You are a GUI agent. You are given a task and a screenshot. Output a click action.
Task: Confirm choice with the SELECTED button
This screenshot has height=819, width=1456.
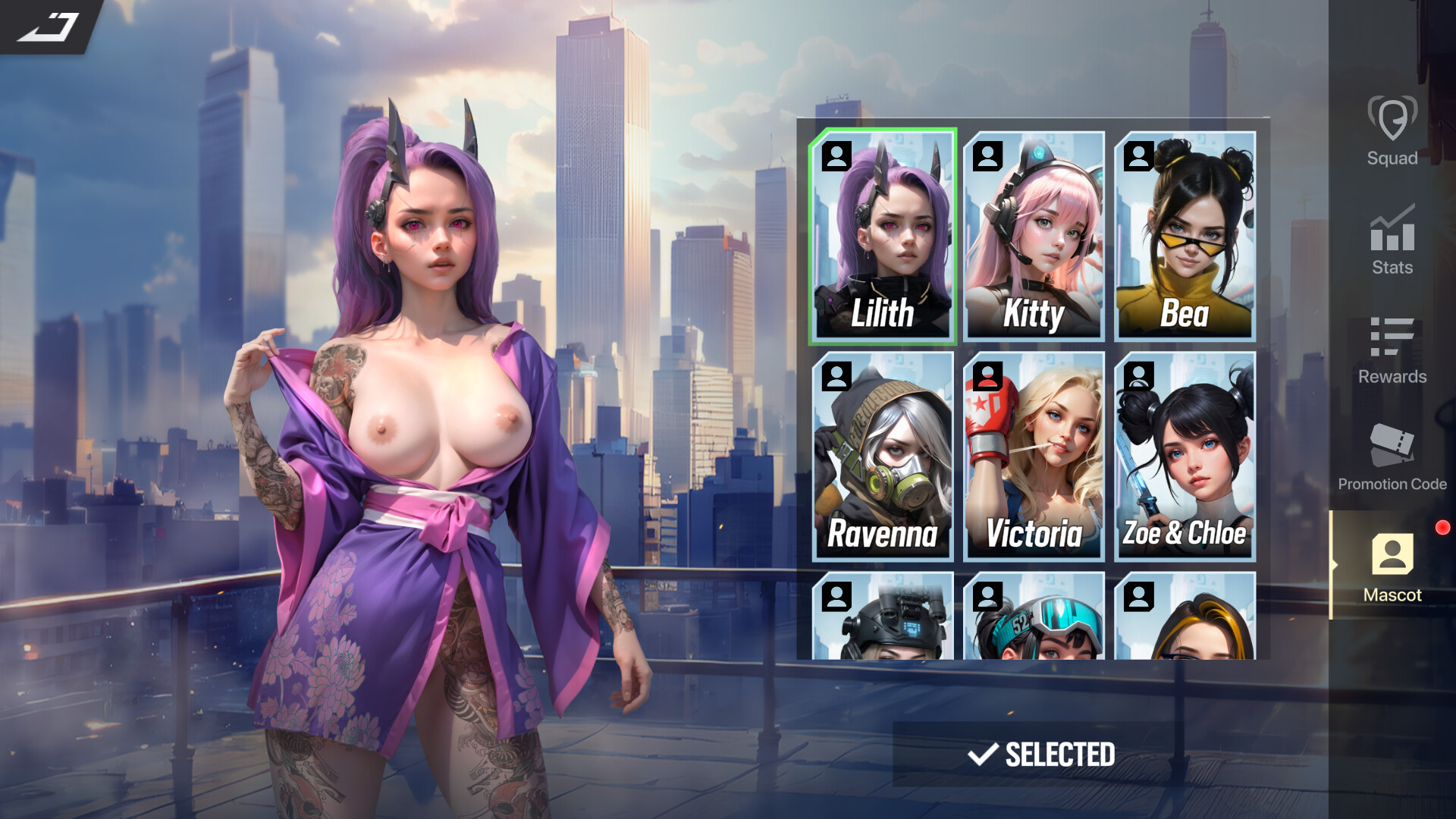[1041, 755]
